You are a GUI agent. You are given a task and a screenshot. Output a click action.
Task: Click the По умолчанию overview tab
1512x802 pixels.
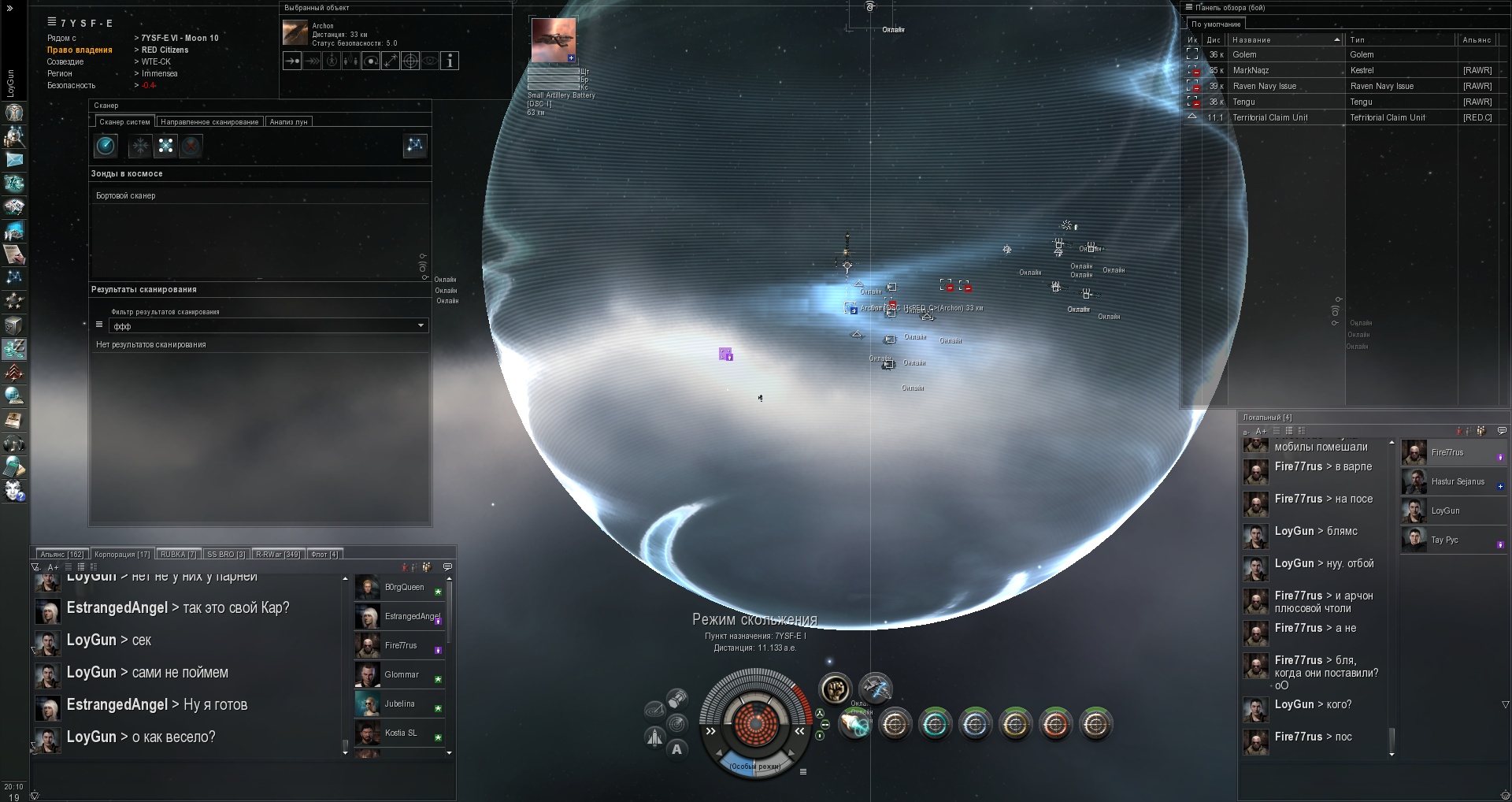pyautogui.click(x=1215, y=24)
